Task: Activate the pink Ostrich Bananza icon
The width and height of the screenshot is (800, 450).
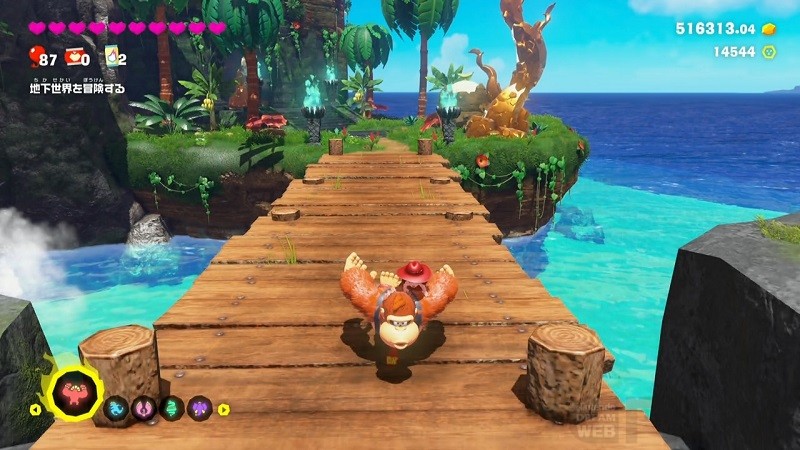Action: 144,408
